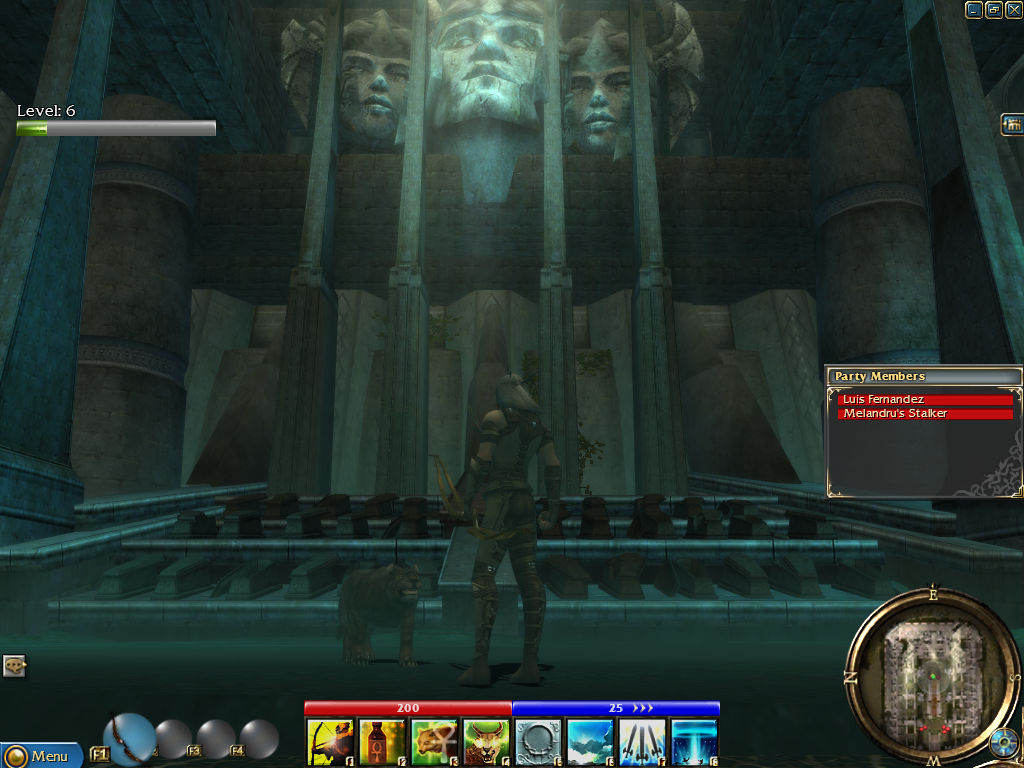Use the glowing-eyed horned beast skill
1024x768 pixels.
point(486,742)
